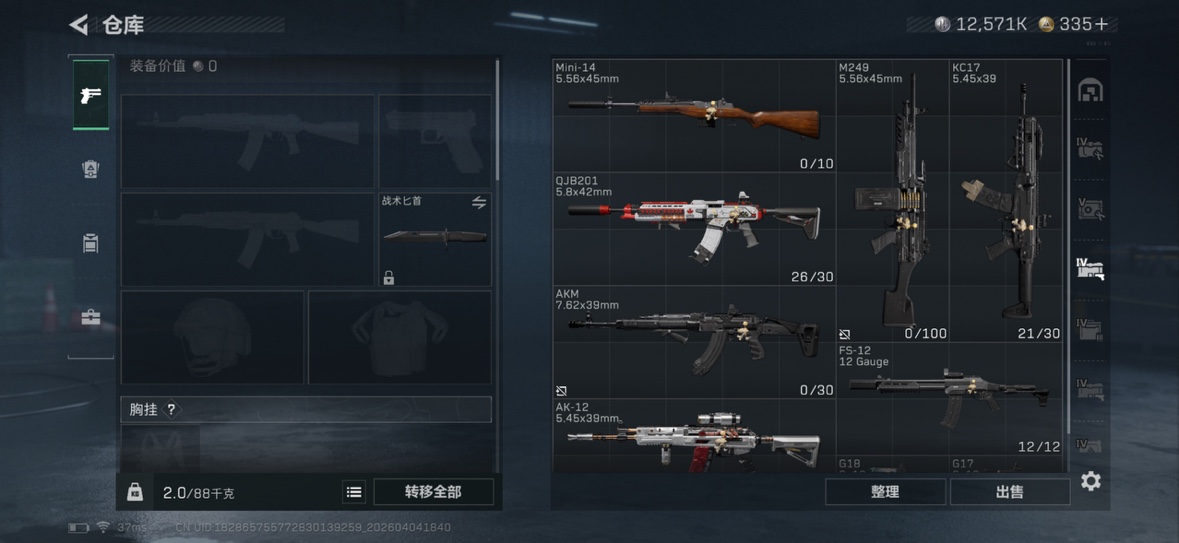The height and width of the screenshot is (543, 1179).
Task: Select the M249 light machine gun
Action: click(x=892, y=200)
